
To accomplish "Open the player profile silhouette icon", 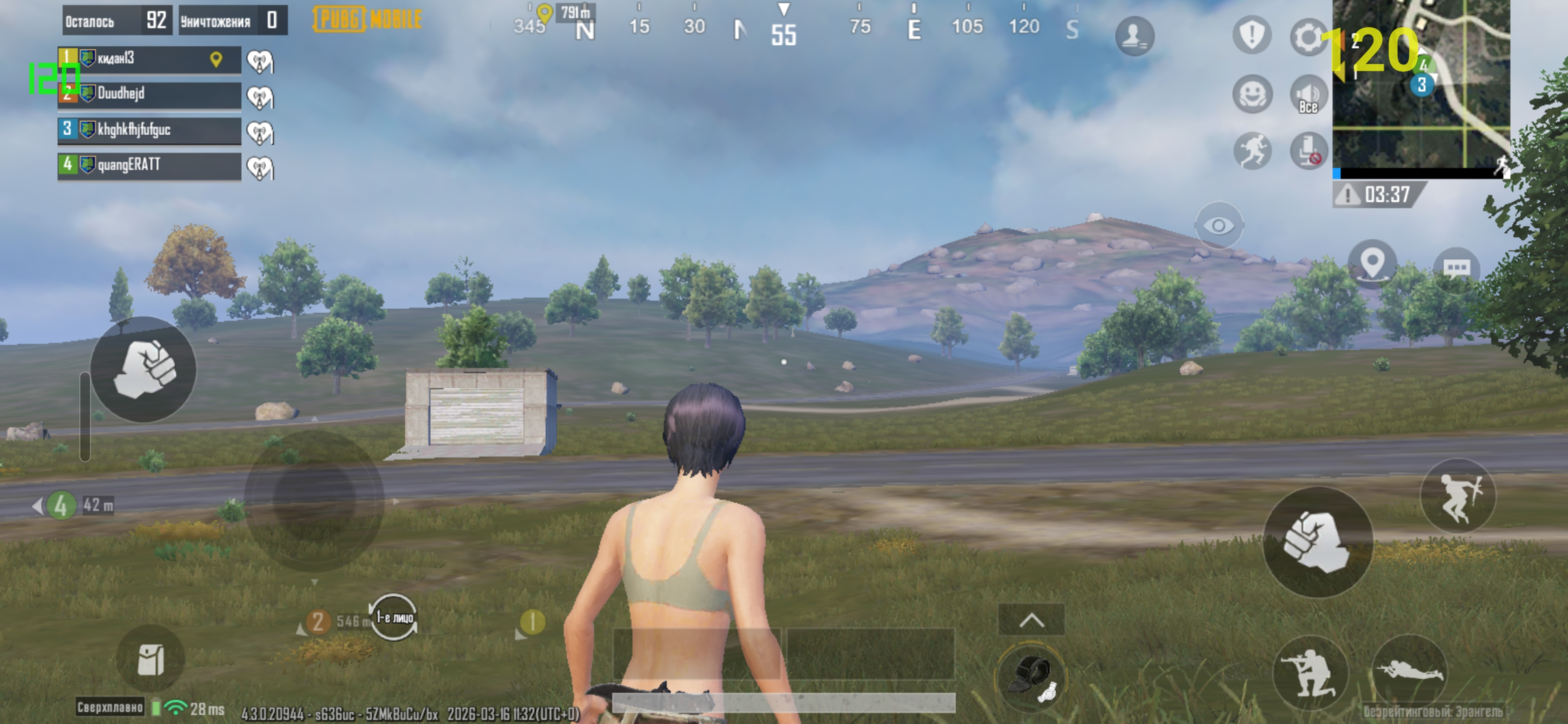I will pos(1134,36).
